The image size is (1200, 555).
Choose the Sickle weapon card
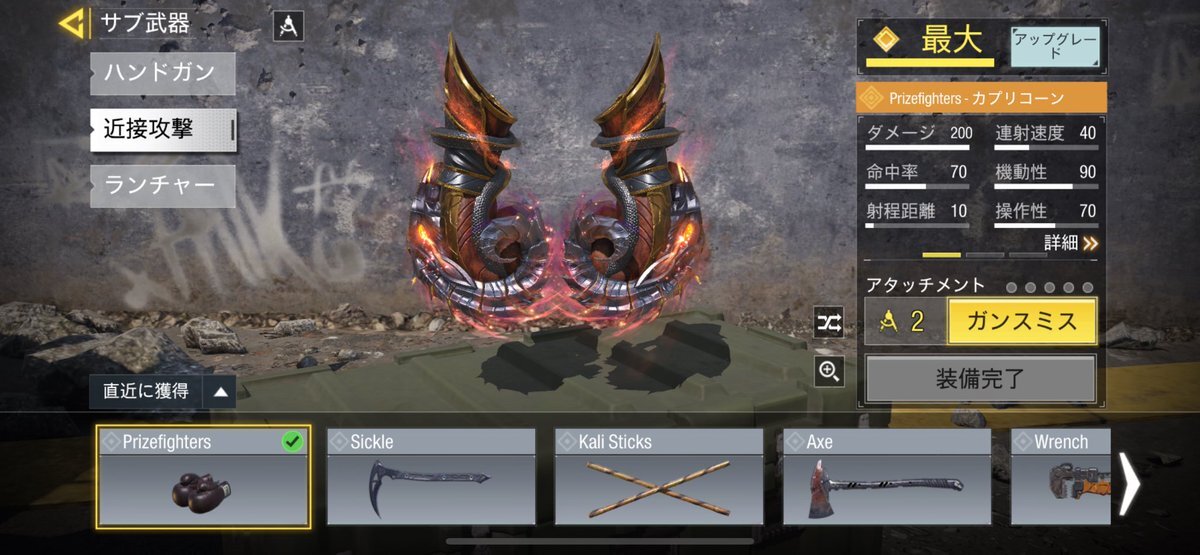point(431,476)
